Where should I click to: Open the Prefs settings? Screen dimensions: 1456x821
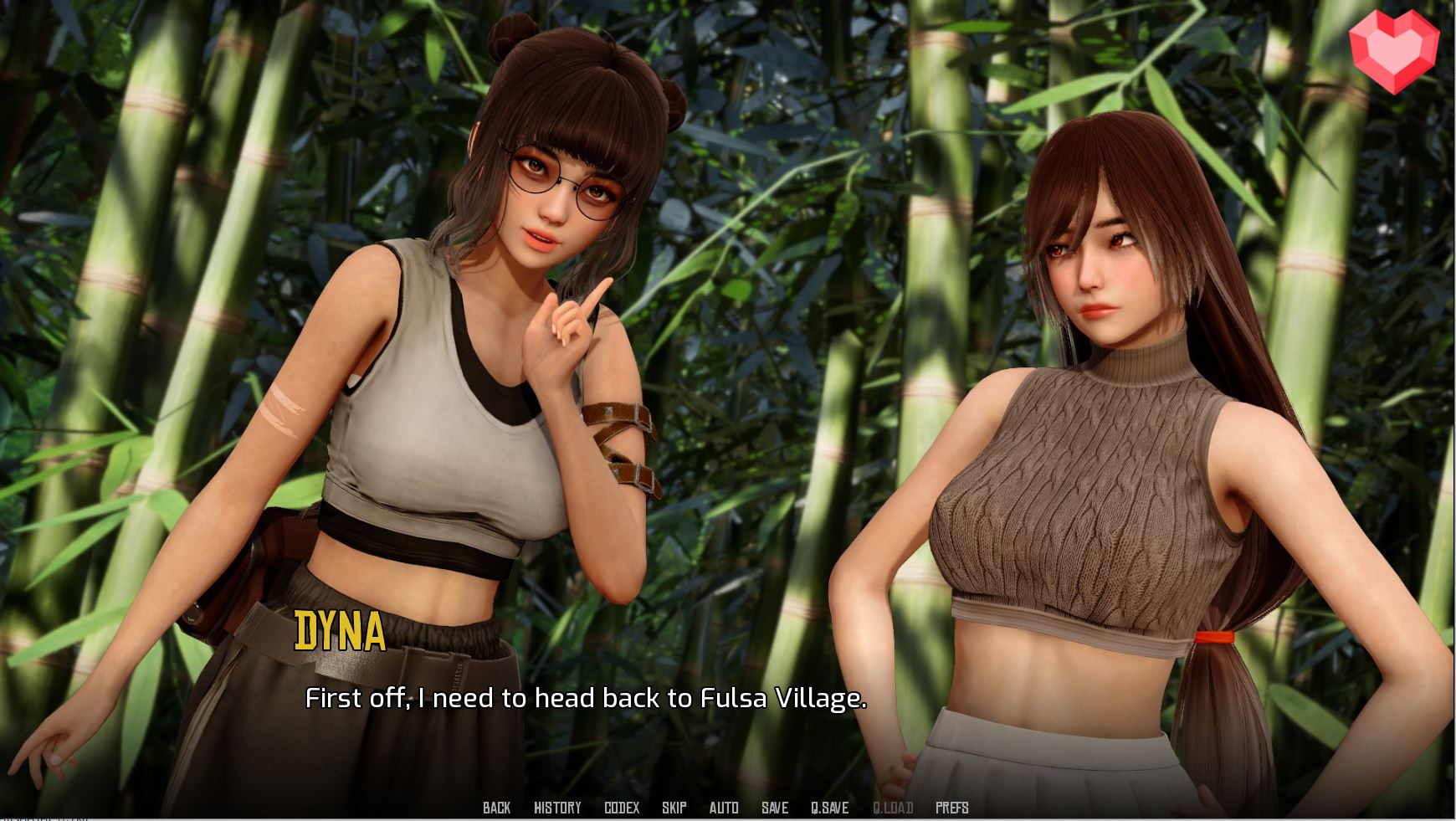[951, 808]
